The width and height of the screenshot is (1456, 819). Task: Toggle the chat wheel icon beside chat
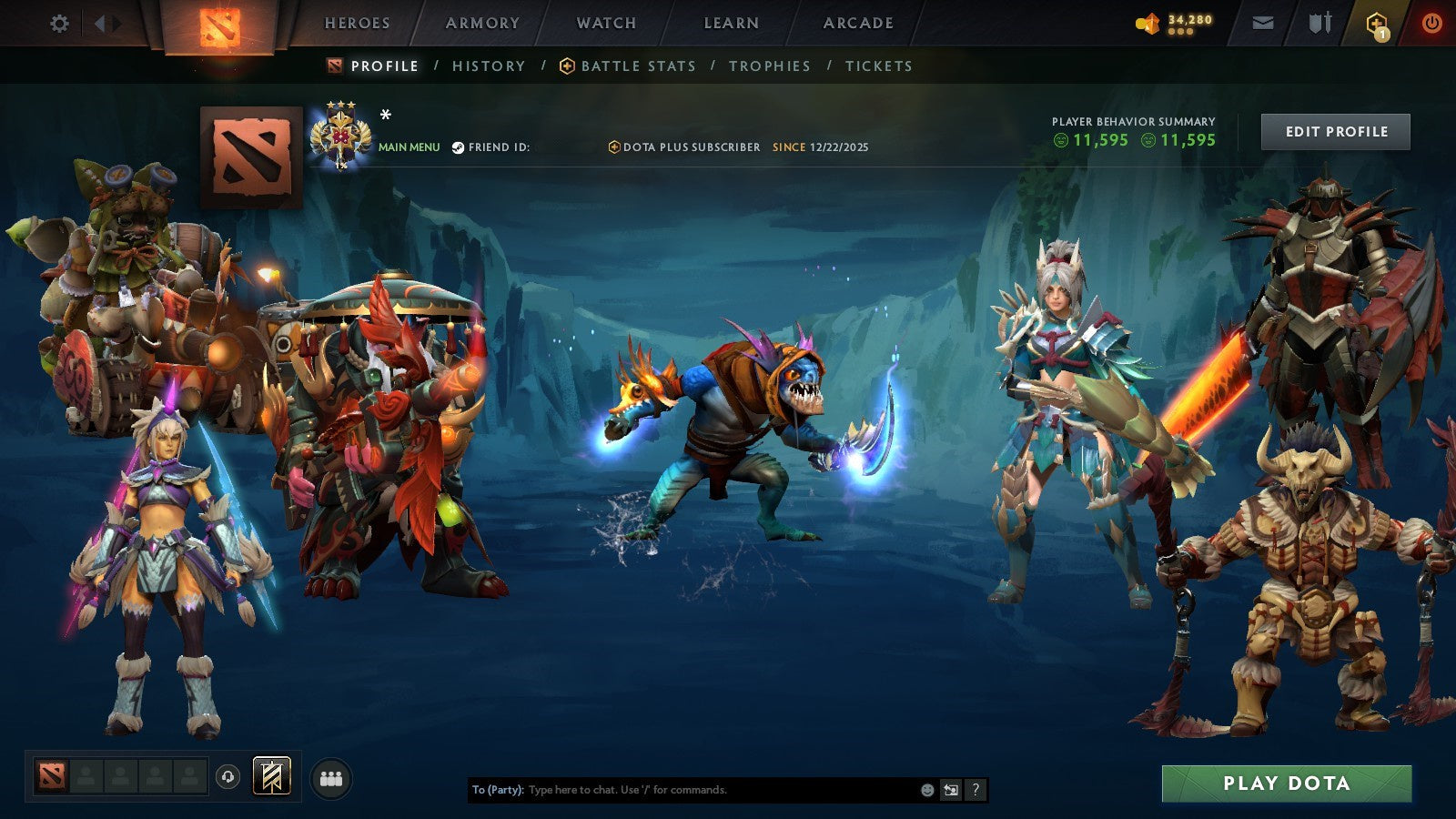(951, 791)
